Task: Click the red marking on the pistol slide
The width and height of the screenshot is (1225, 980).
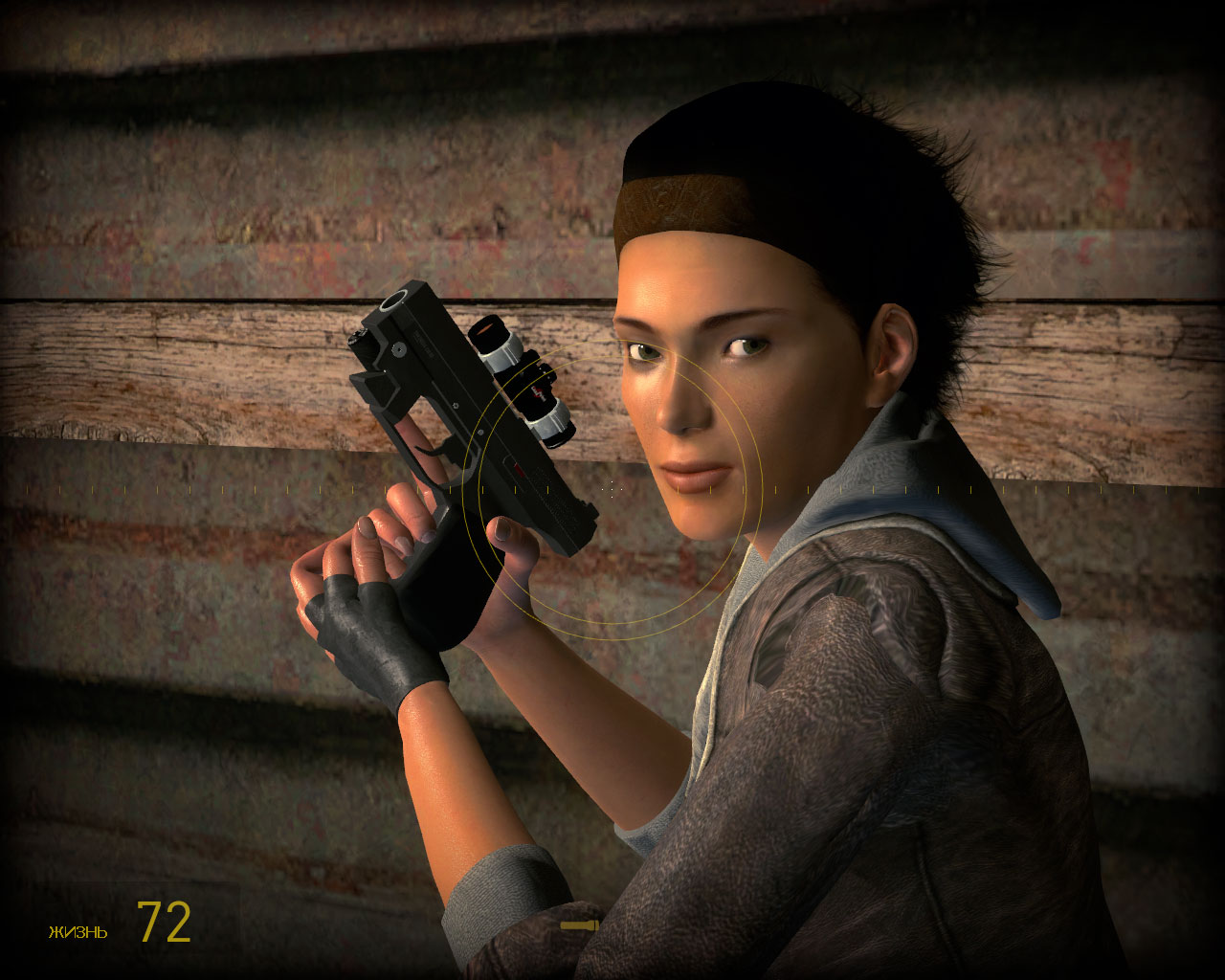Action: click(x=517, y=469)
